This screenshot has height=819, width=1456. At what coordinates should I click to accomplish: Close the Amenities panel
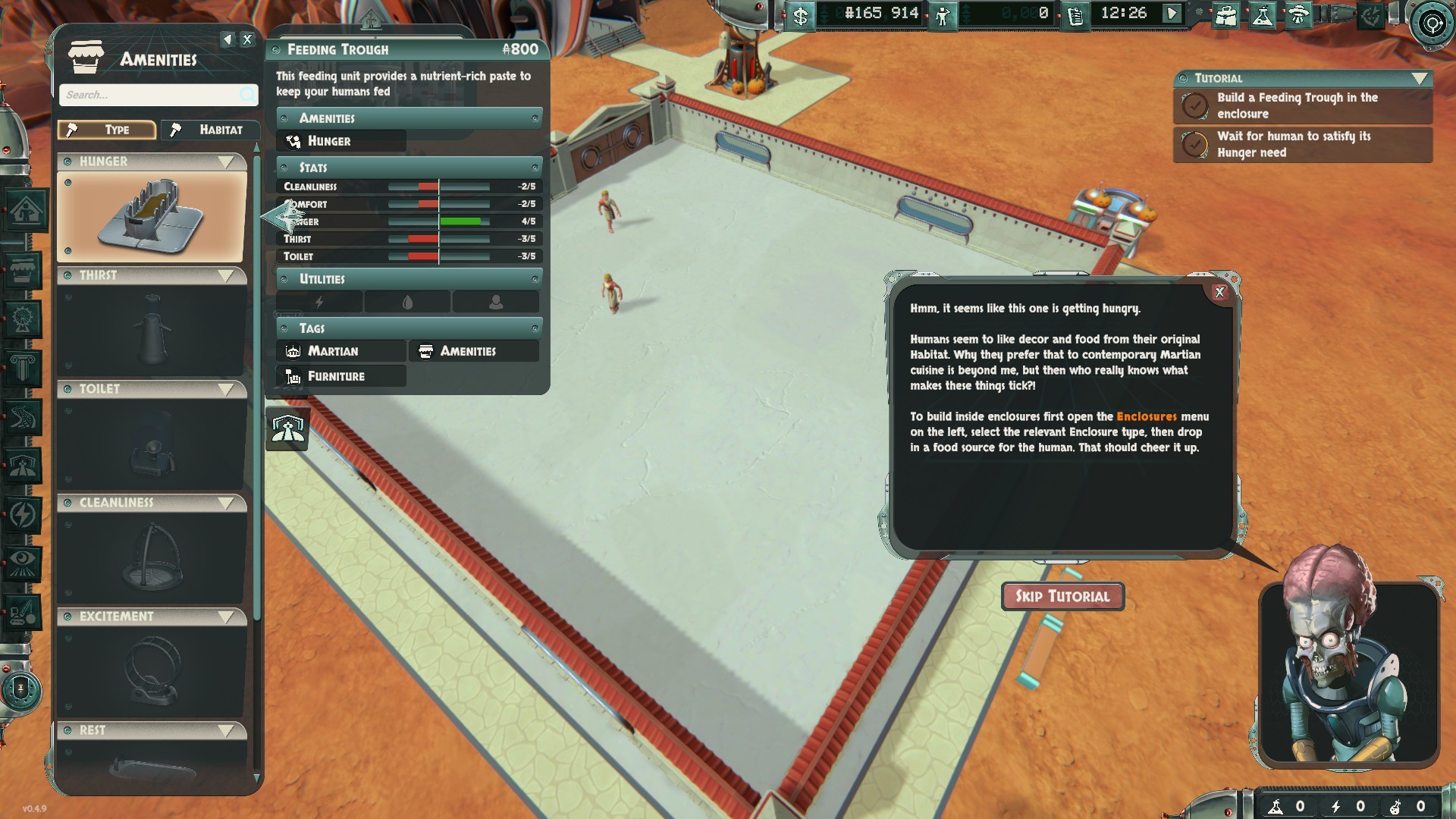click(x=247, y=39)
